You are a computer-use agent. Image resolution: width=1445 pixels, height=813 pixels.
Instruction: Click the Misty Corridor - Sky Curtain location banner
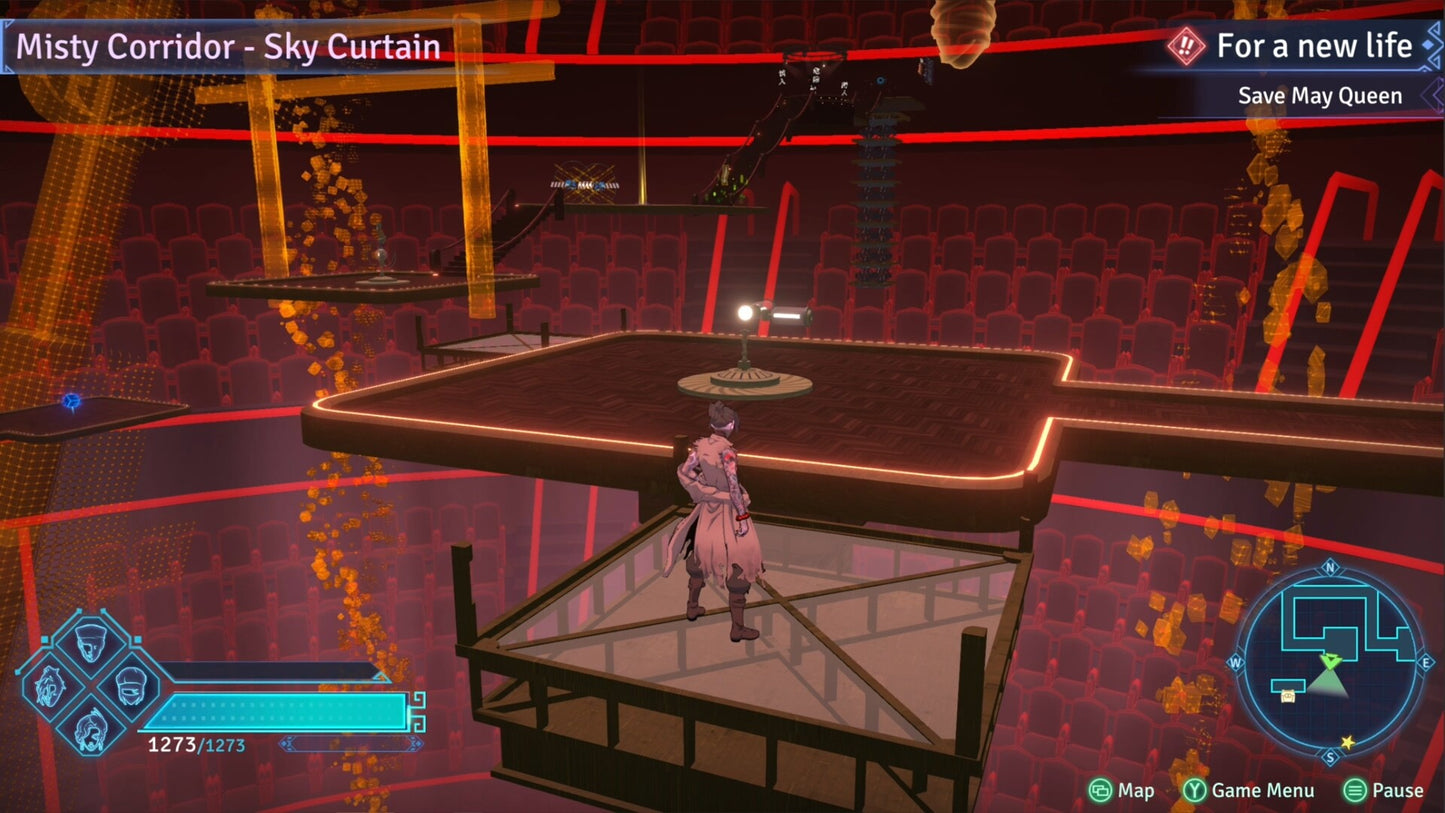(228, 47)
